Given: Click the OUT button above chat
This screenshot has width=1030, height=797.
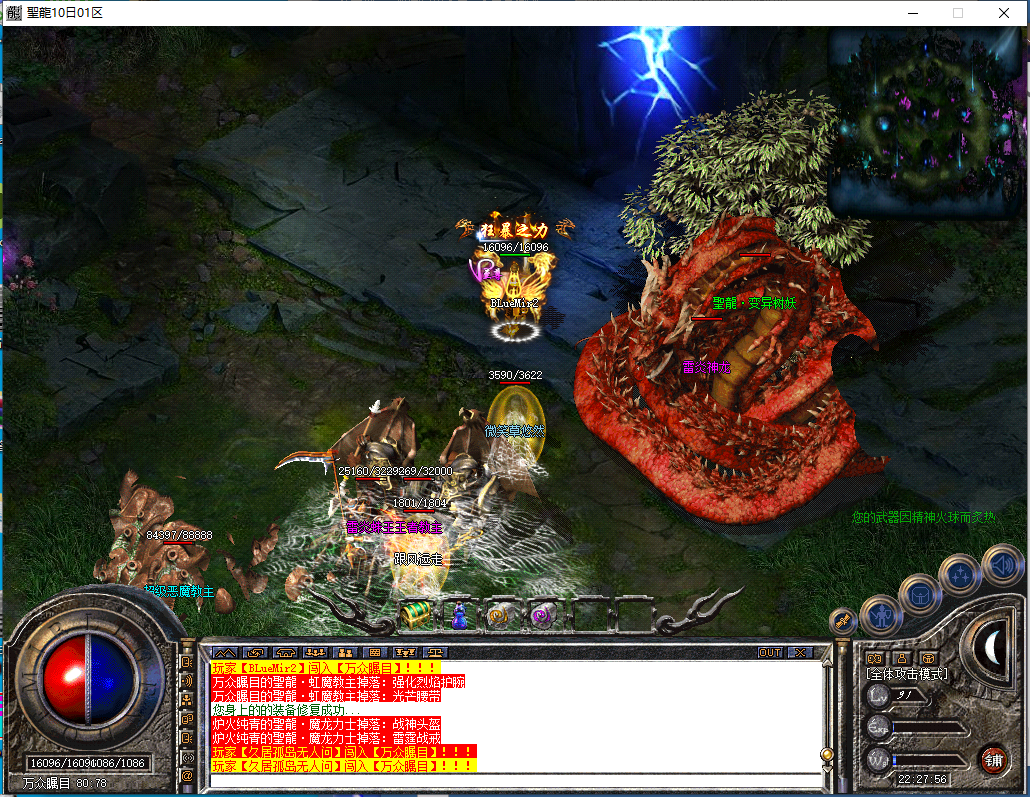Looking at the screenshot, I should (x=769, y=652).
